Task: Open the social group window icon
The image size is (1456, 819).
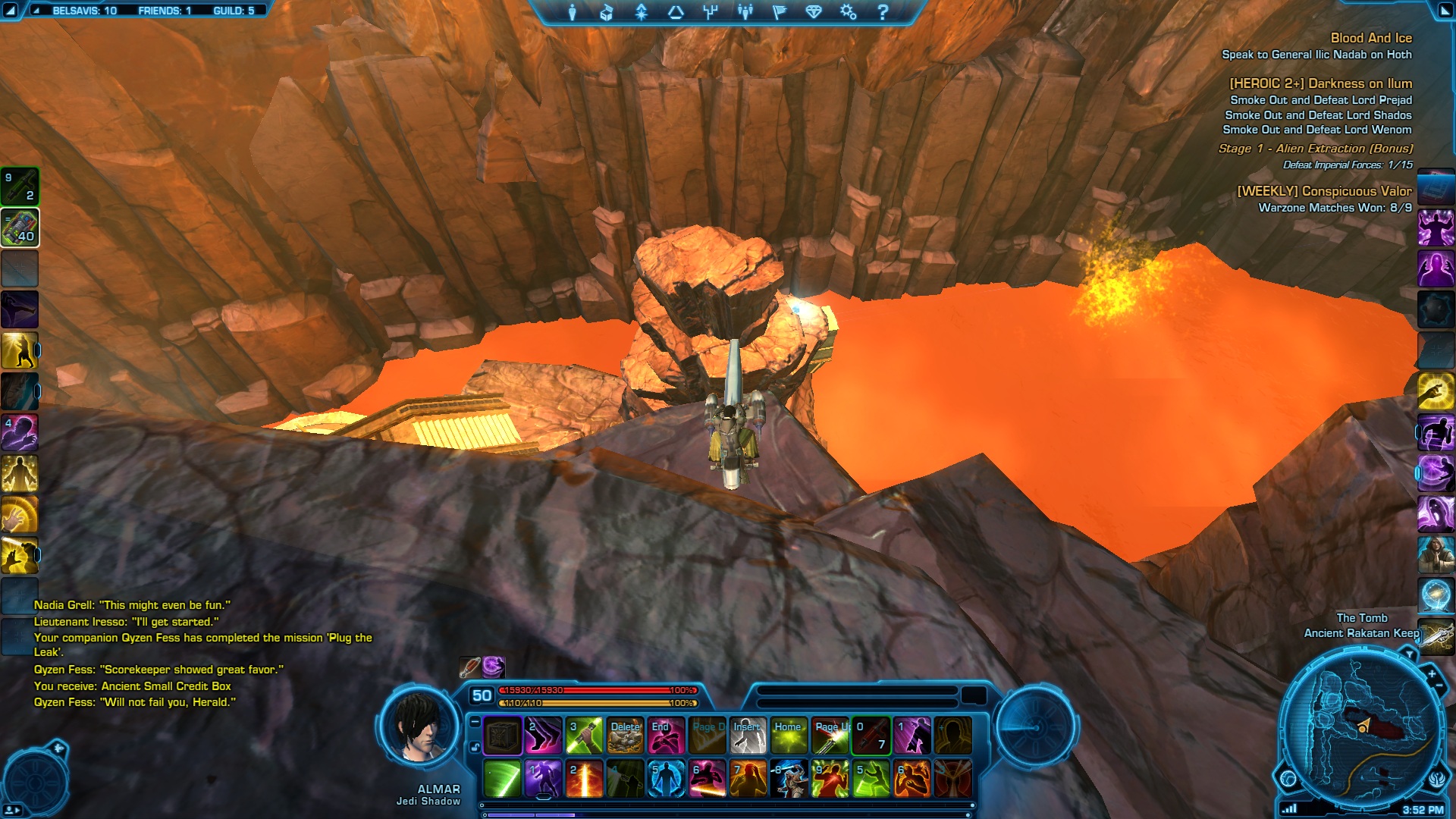Action: (745, 12)
